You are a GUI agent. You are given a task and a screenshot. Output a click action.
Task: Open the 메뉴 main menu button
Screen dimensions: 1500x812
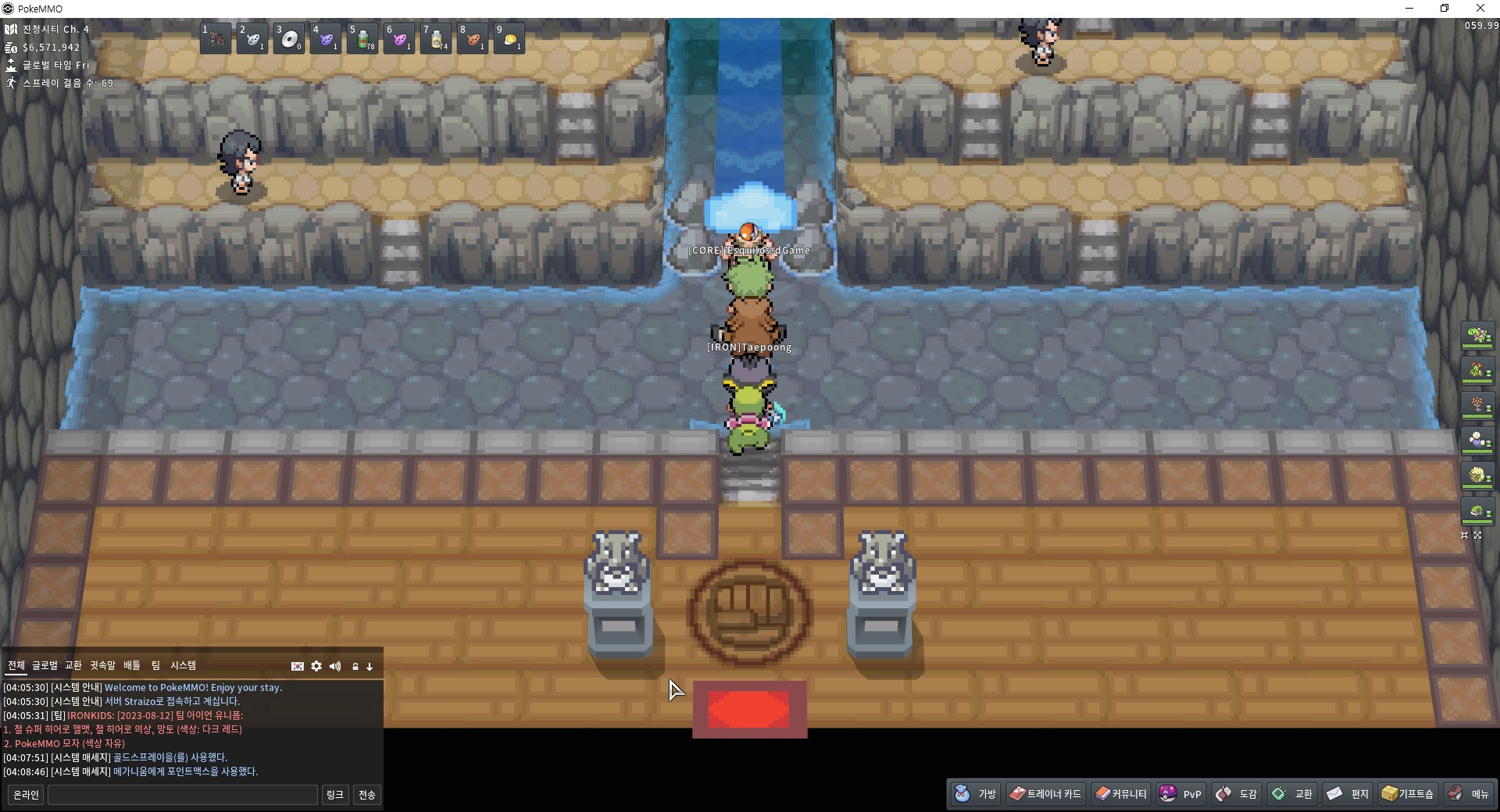[1469, 794]
